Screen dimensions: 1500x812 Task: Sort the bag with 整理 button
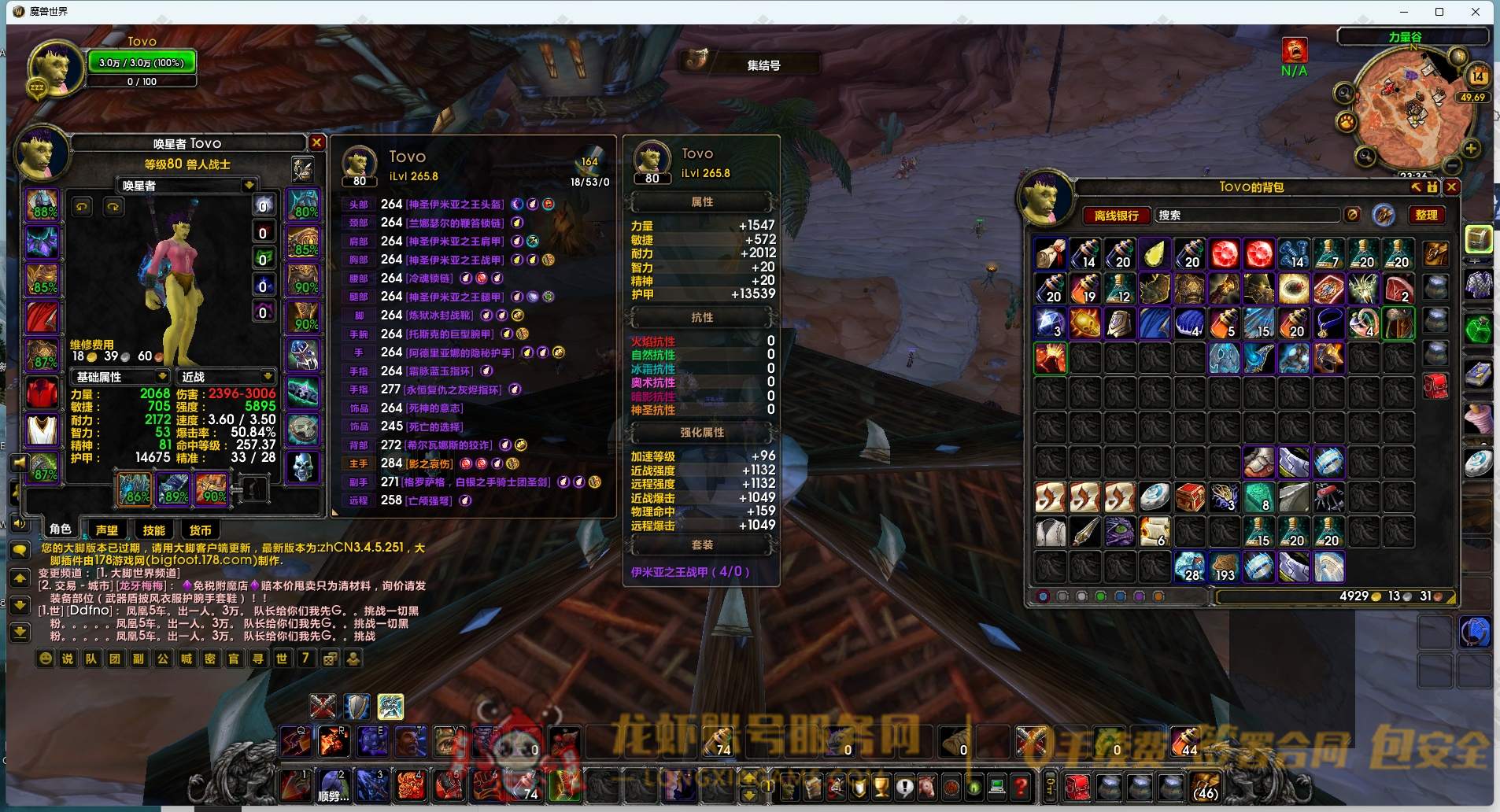coord(1426,215)
